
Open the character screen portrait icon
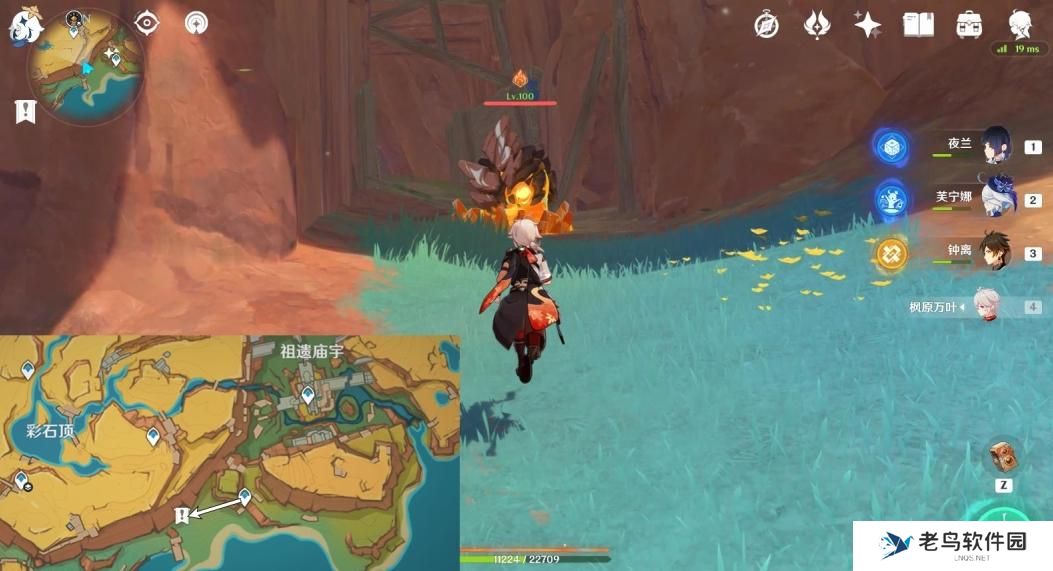click(x=1020, y=24)
